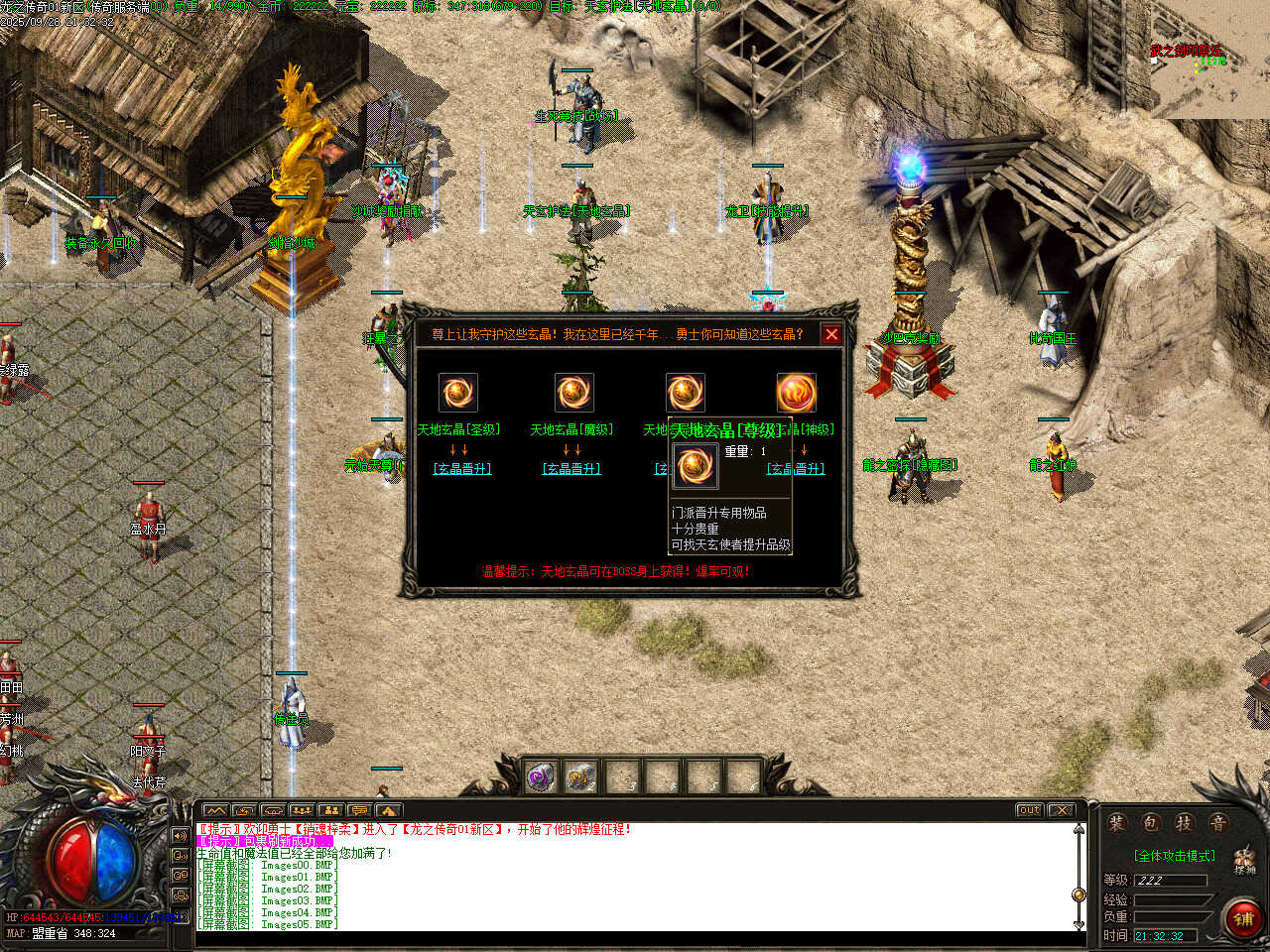
Task: Open the skills panel with 技 button
Action: tap(1184, 823)
